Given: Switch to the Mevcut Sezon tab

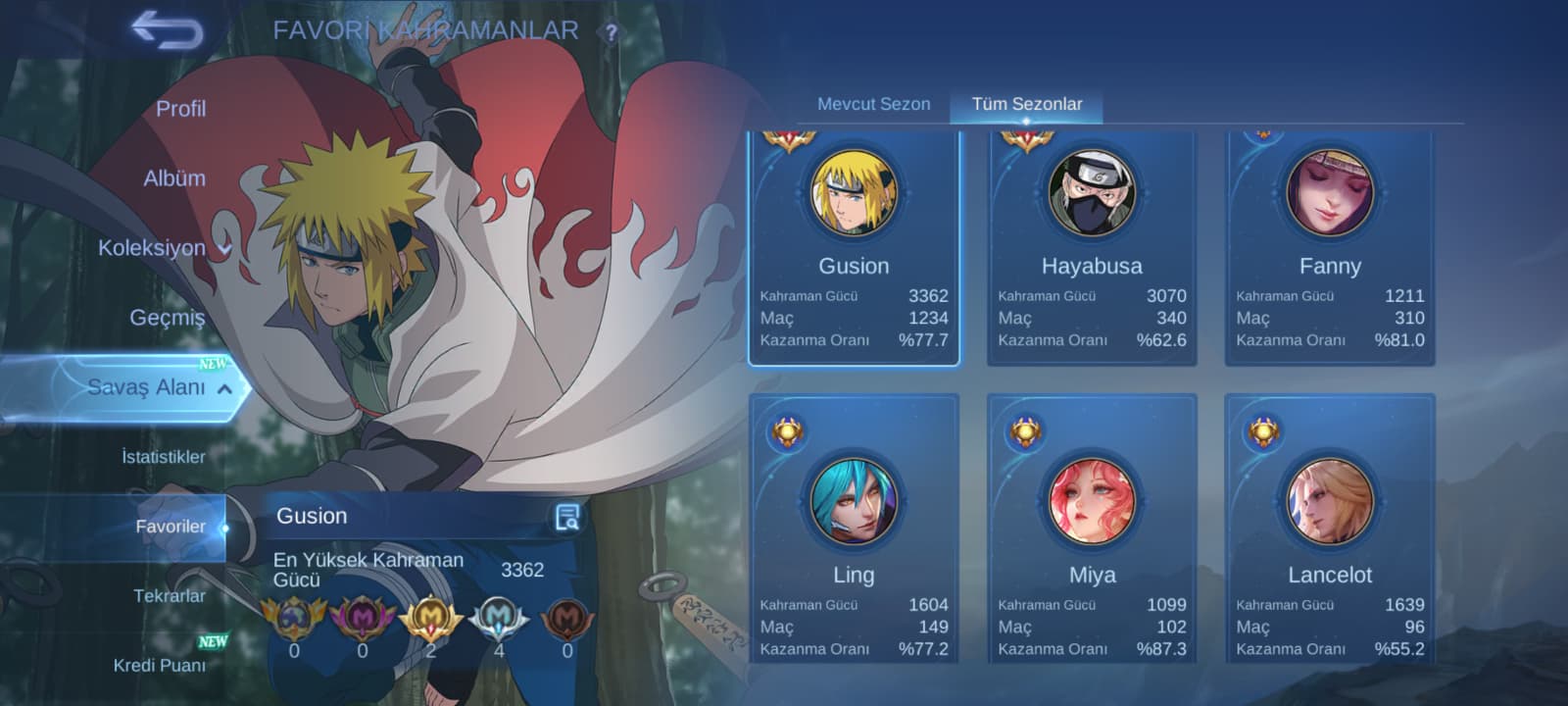Looking at the screenshot, I should [x=873, y=103].
